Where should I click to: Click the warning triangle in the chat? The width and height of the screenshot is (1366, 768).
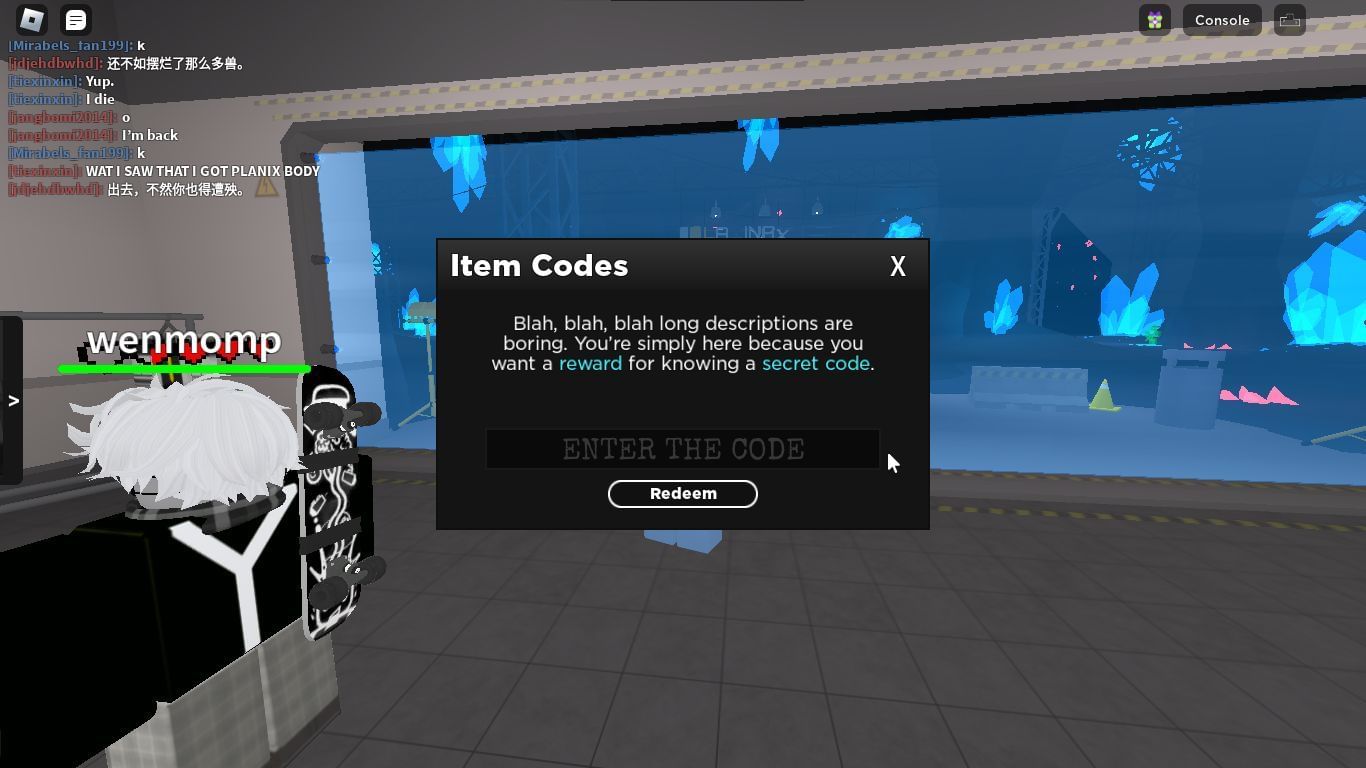point(265,188)
